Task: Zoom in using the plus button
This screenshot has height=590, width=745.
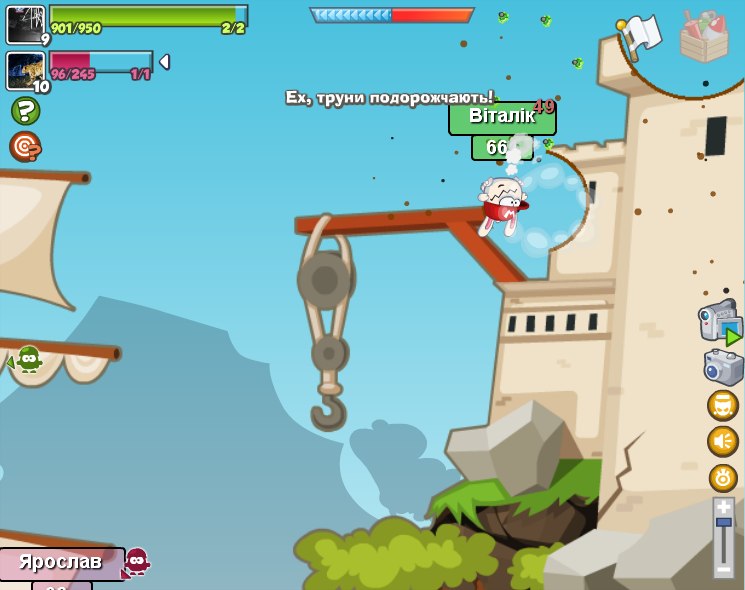Action: (x=724, y=507)
